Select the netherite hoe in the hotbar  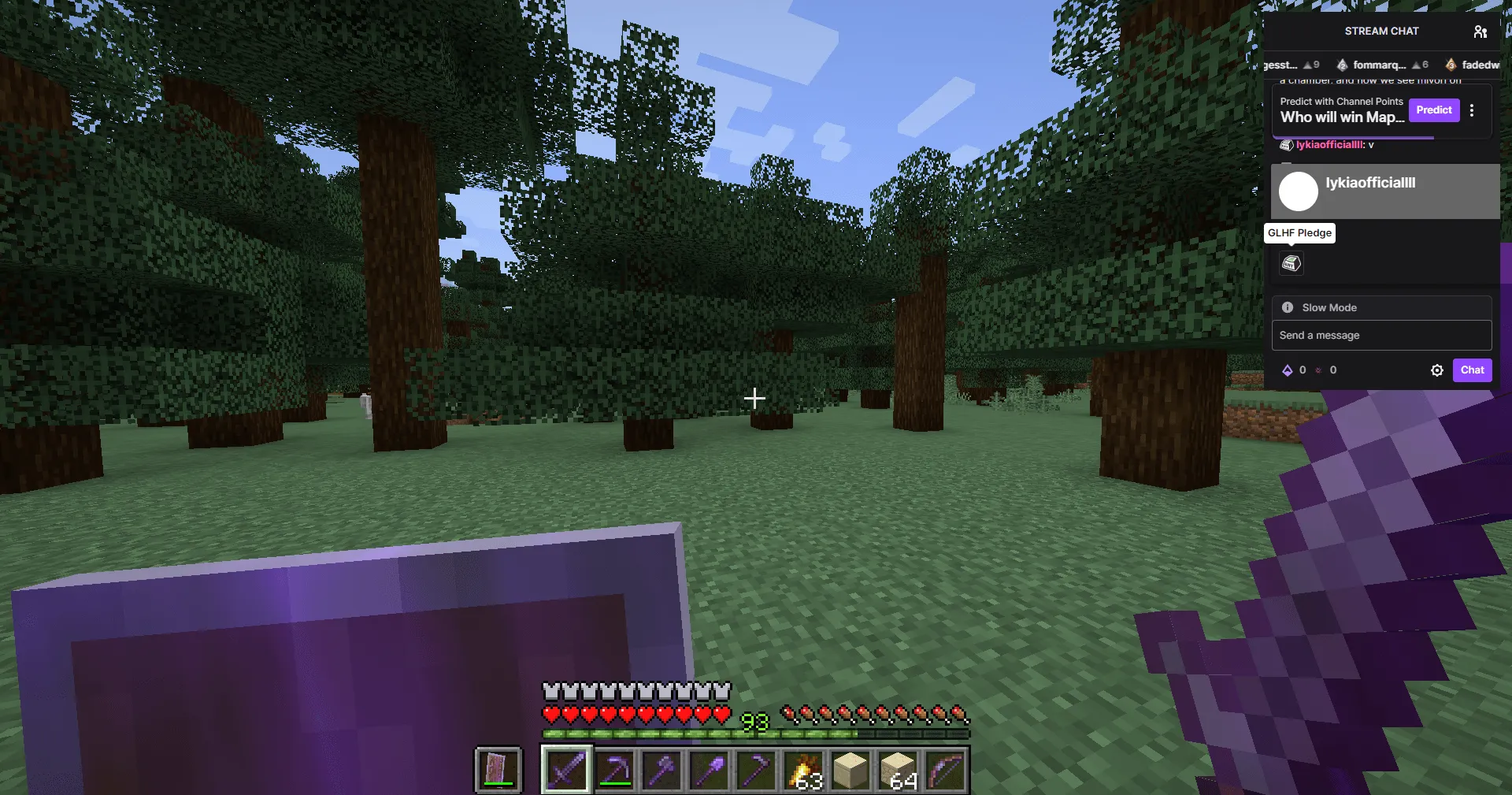click(755, 770)
